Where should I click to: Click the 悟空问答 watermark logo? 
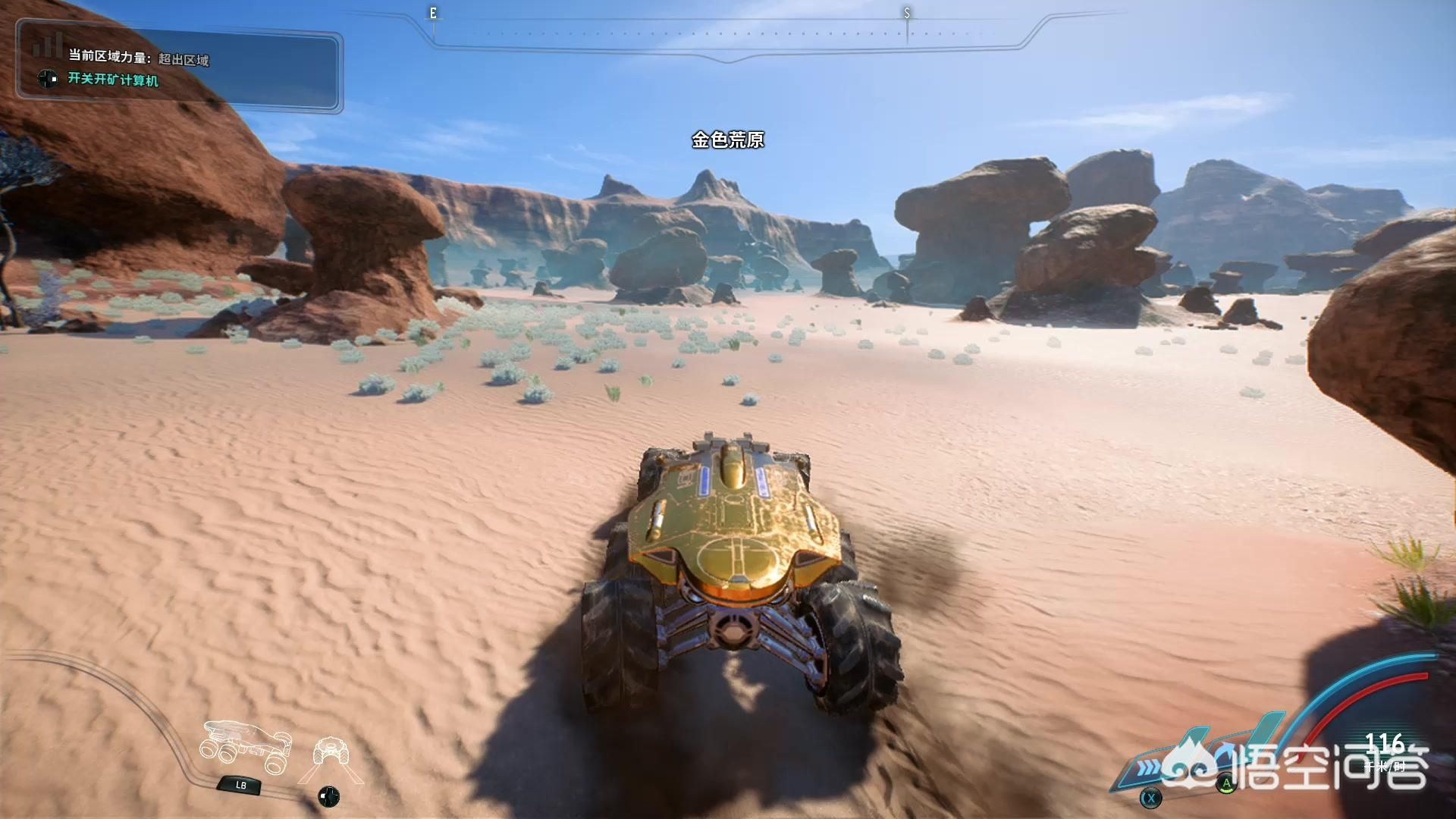click(1297, 766)
